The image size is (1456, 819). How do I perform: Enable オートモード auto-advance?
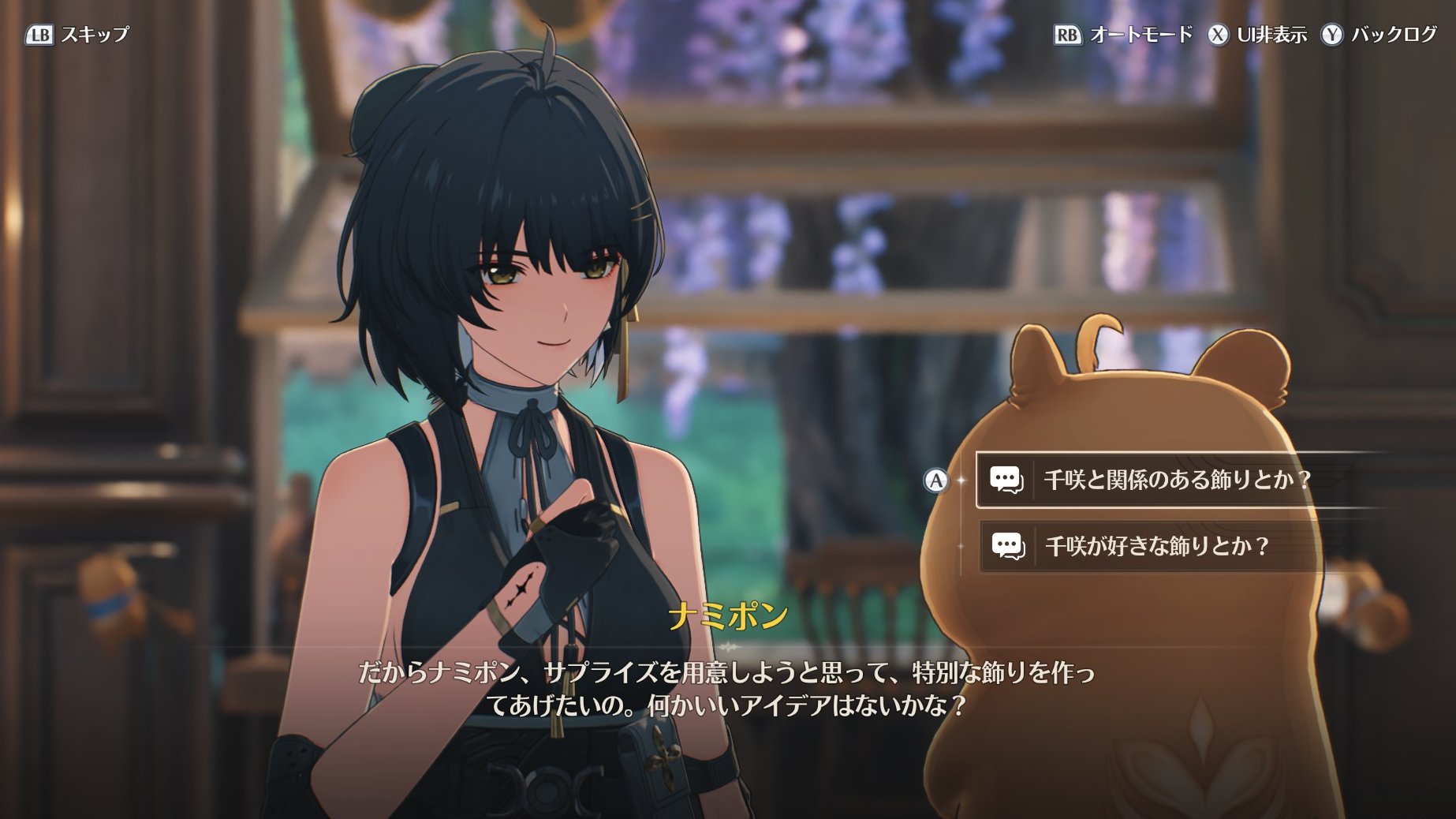tap(1124, 35)
